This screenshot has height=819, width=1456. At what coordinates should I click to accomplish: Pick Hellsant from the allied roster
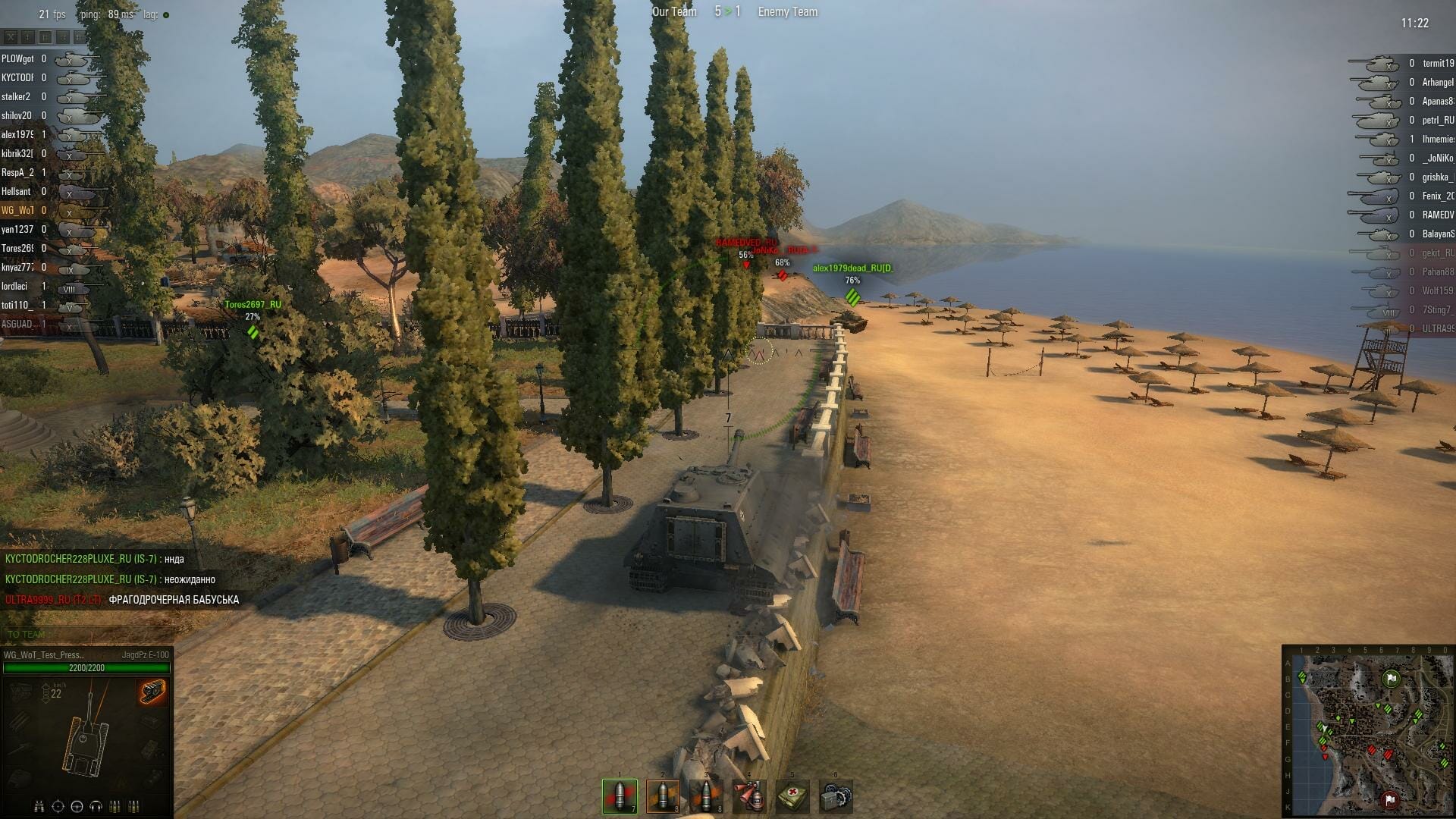(x=16, y=192)
